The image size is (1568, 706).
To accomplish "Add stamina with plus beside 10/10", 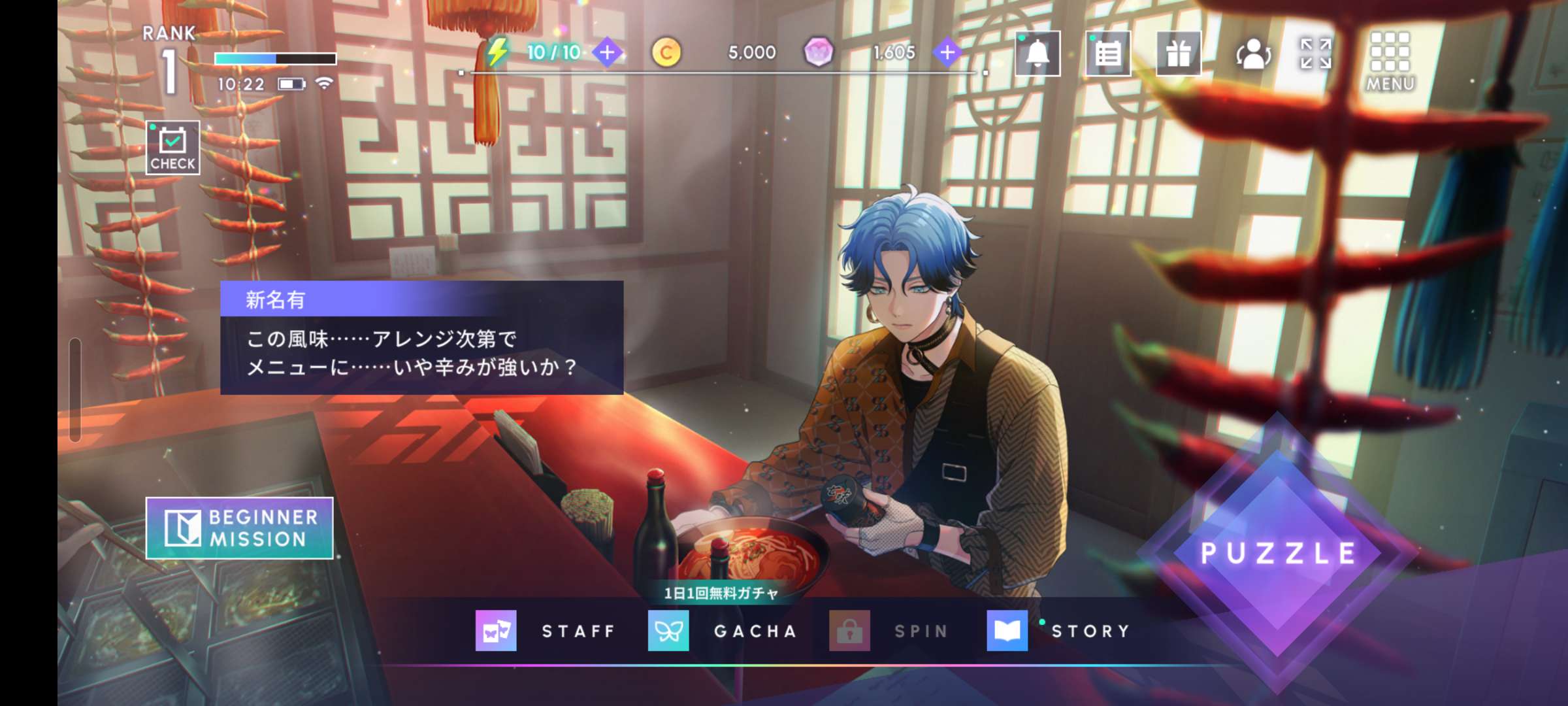I will [x=607, y=52].
